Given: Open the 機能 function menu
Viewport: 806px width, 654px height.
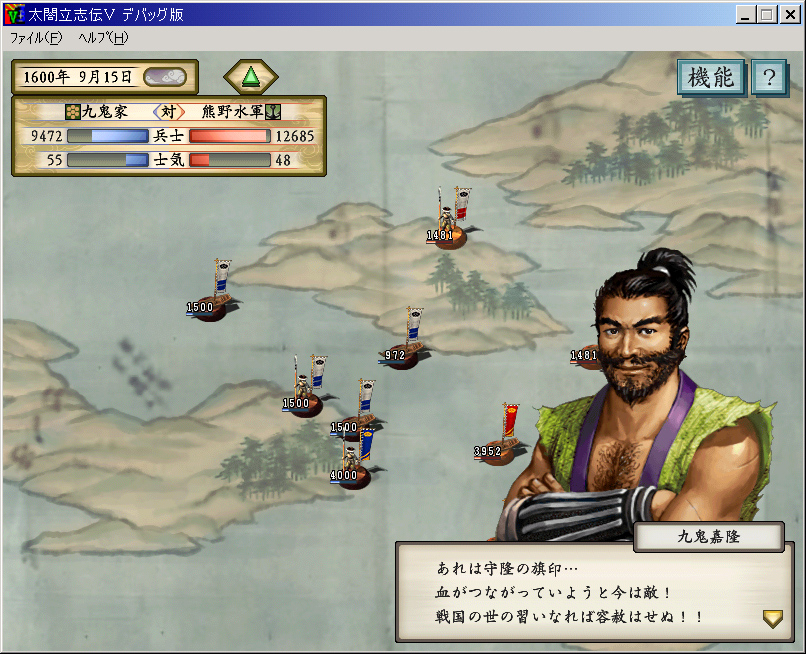Looking at the screenshot, I should (711, 78).
